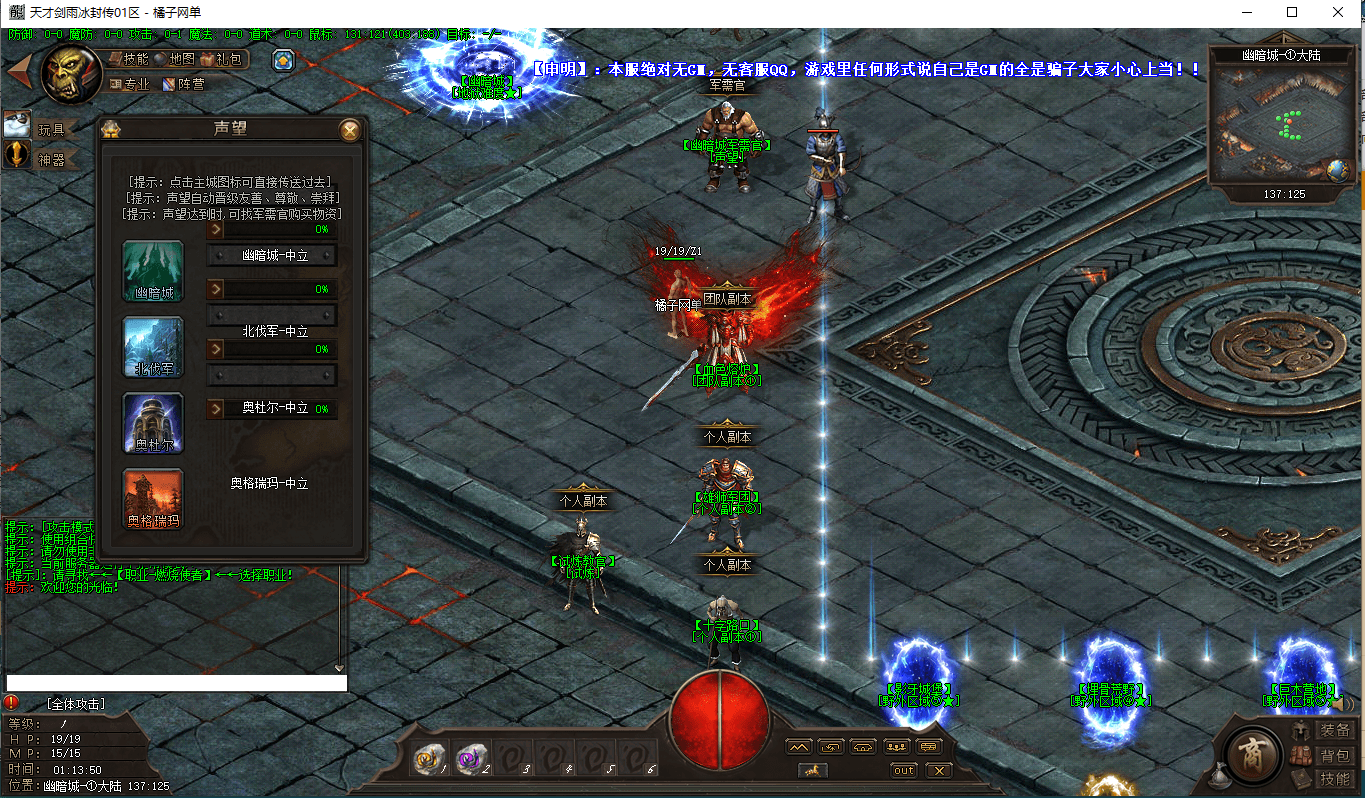1365x798 pixels.
Task: Teleport via the 幽暗城 city icon
Action: tap(153, 271)
